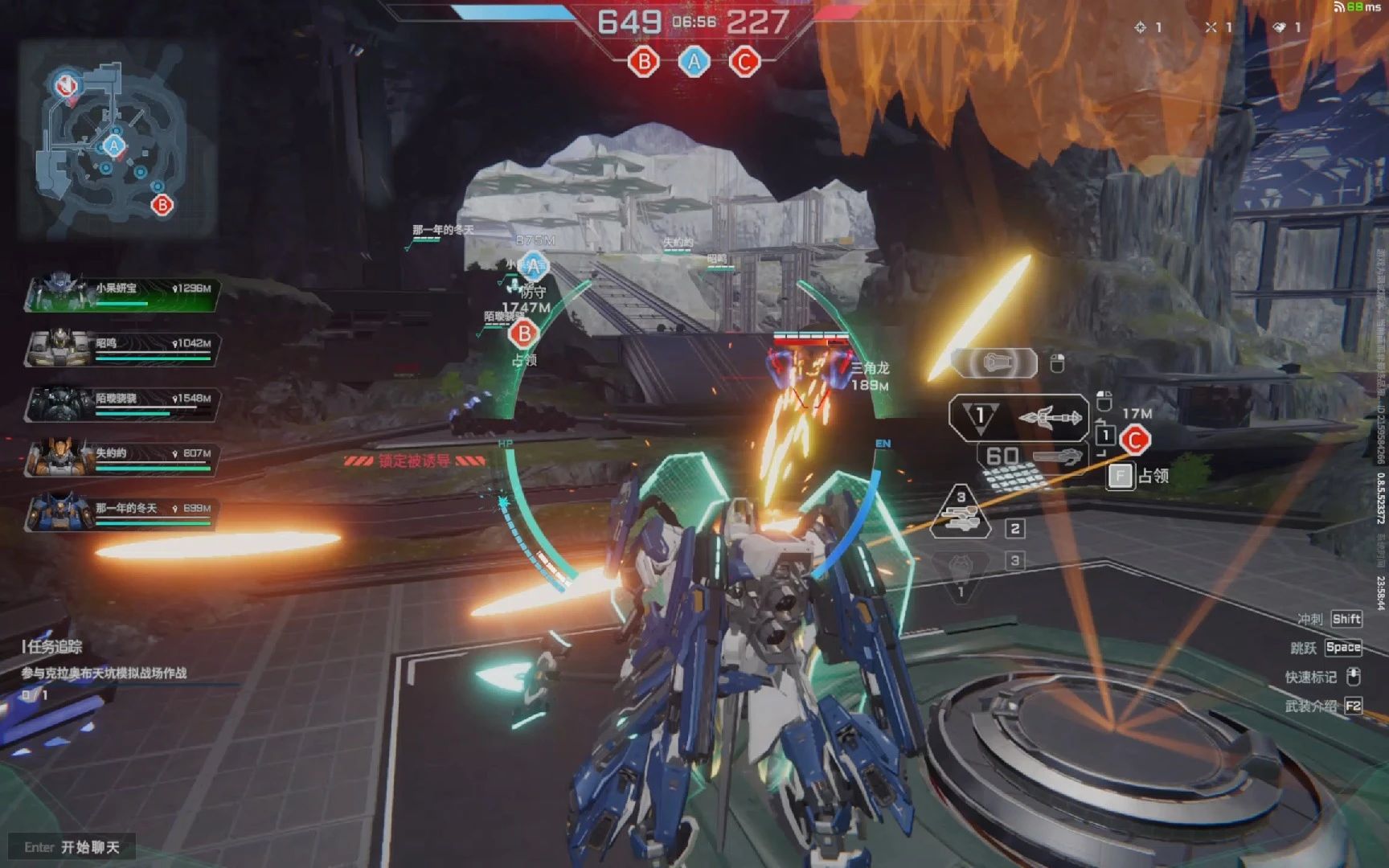Click the blue A point under the score
1389x868 pixels.
(694, 62)
